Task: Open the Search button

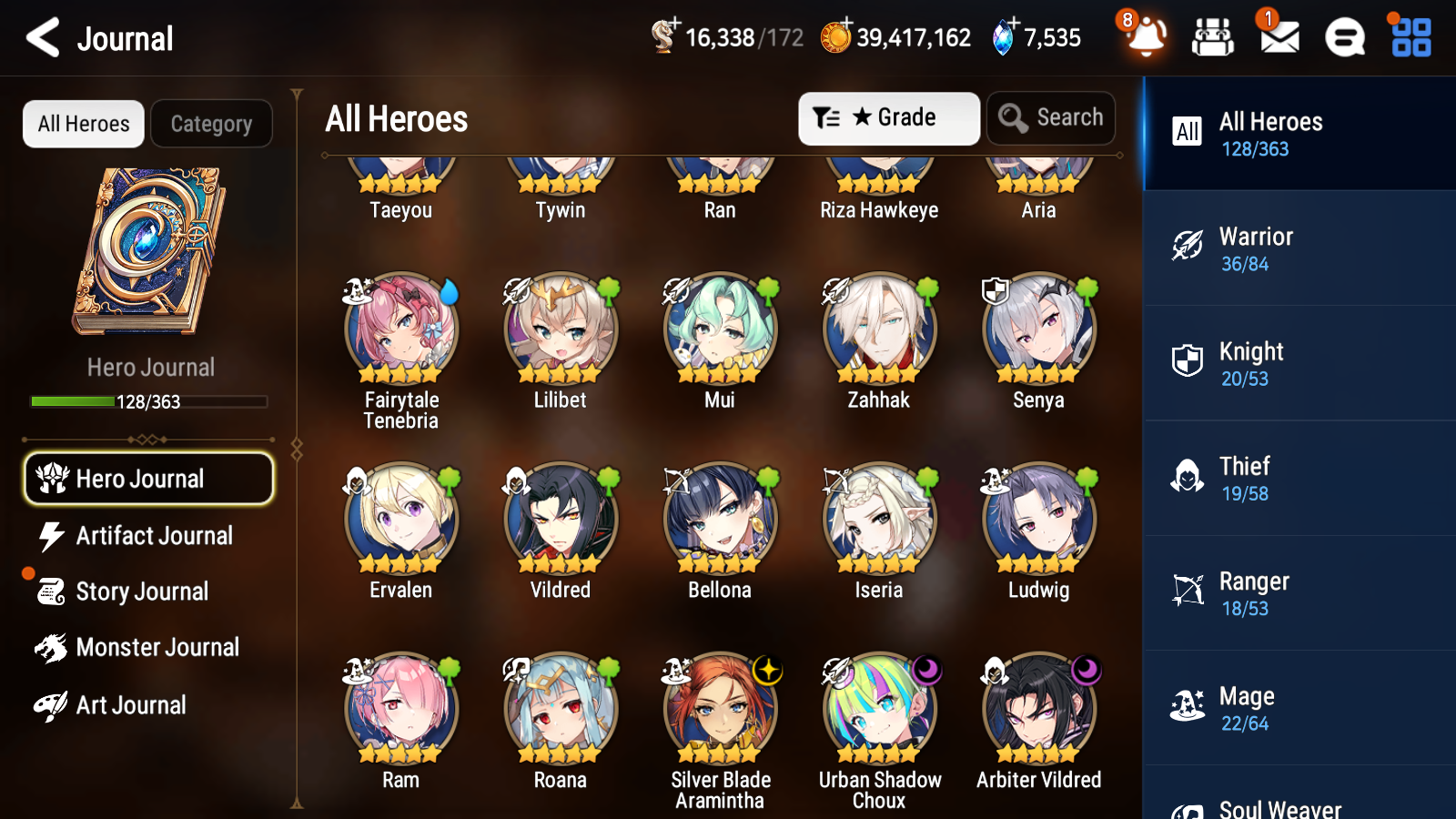Action: 1051,117
